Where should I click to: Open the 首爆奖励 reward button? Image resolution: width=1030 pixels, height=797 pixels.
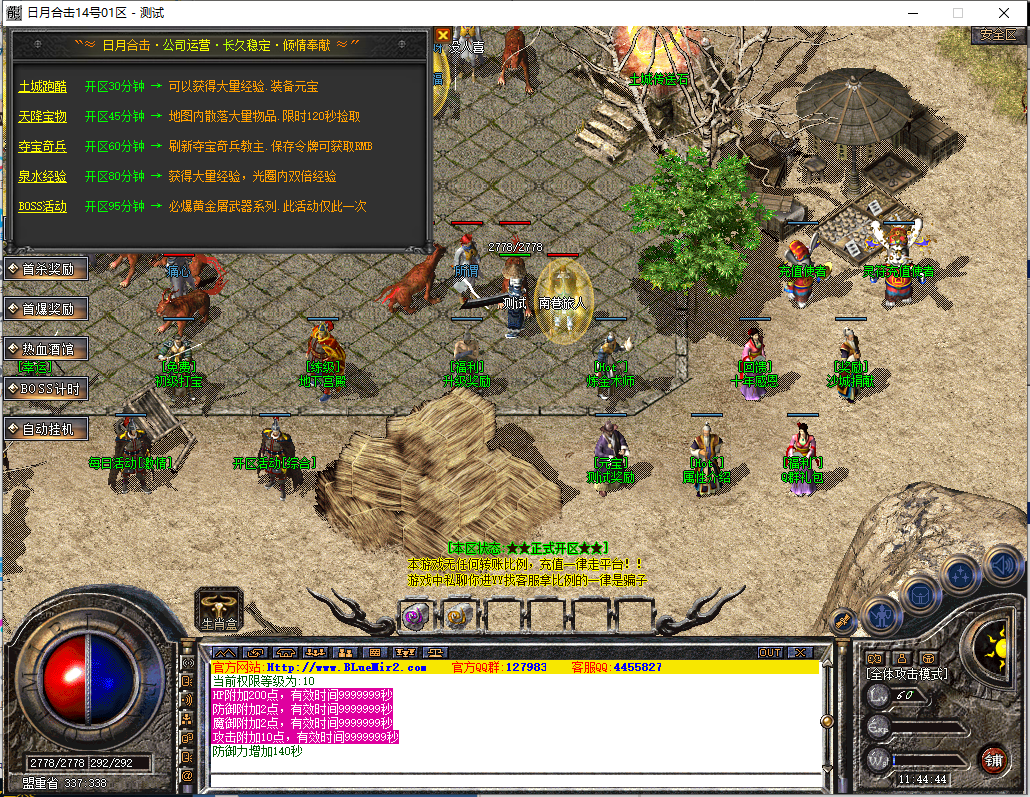47,309
